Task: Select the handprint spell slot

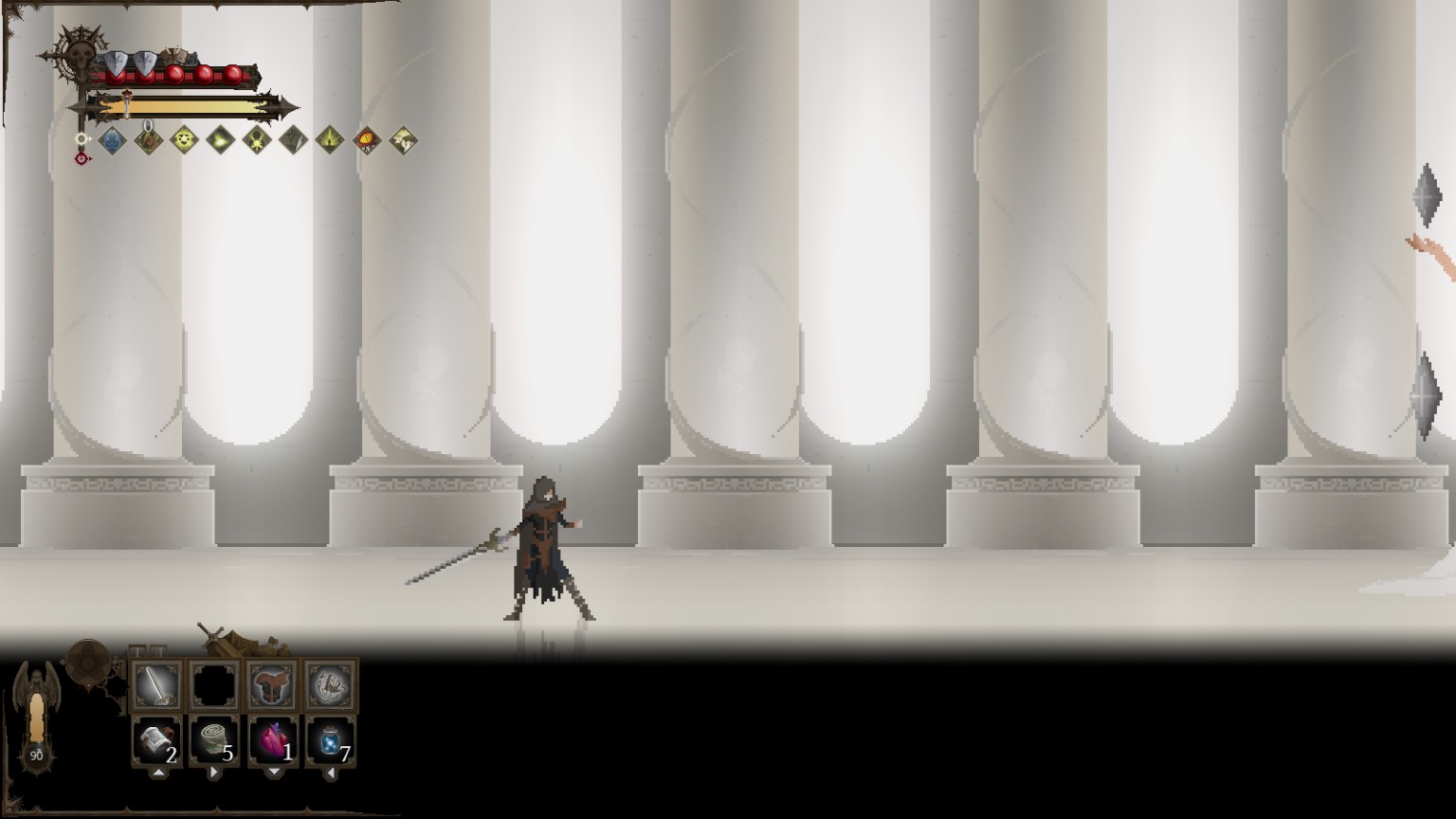Action: click(x=331, y=685)
